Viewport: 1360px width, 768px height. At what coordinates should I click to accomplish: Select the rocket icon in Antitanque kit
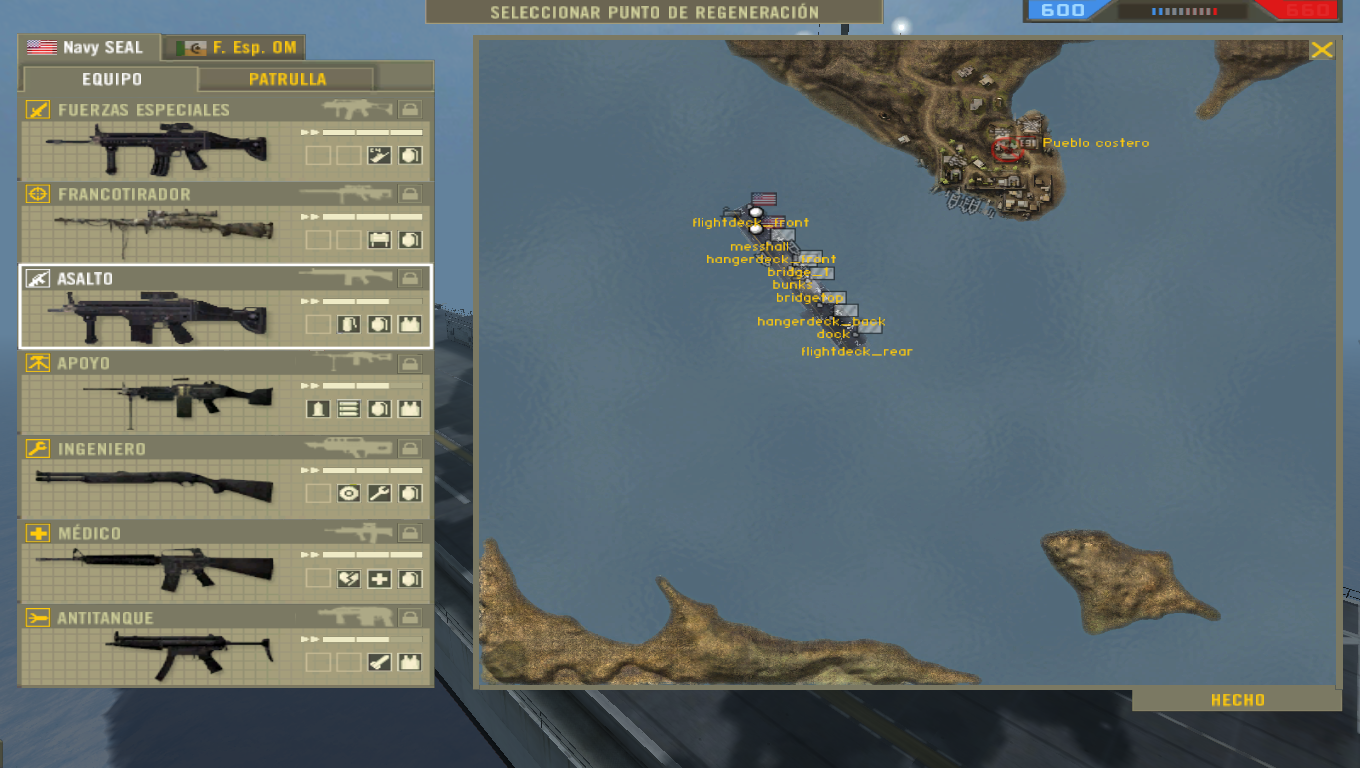(x=378, y=660)
